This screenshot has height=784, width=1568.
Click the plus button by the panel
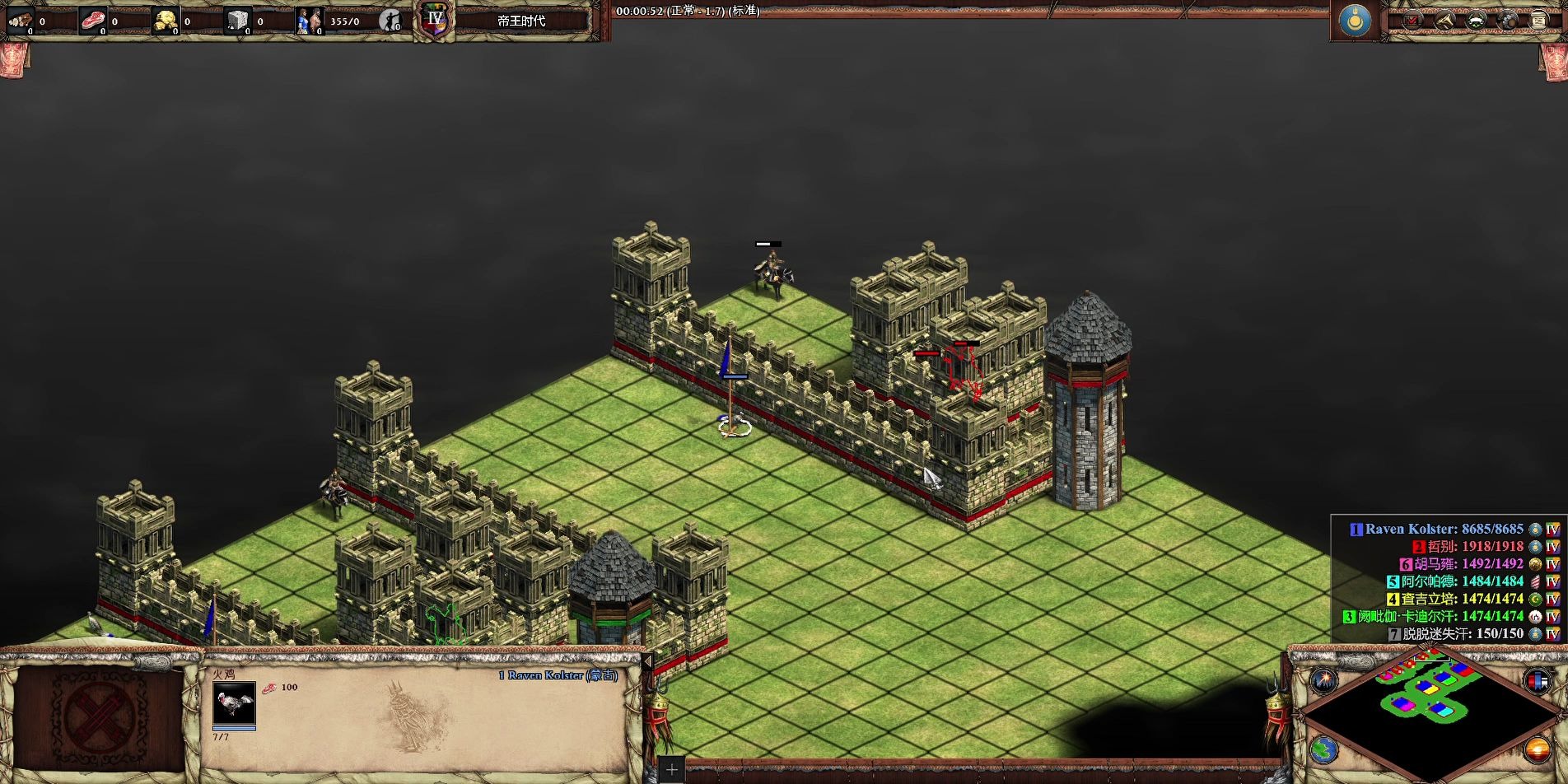[671, 770]
